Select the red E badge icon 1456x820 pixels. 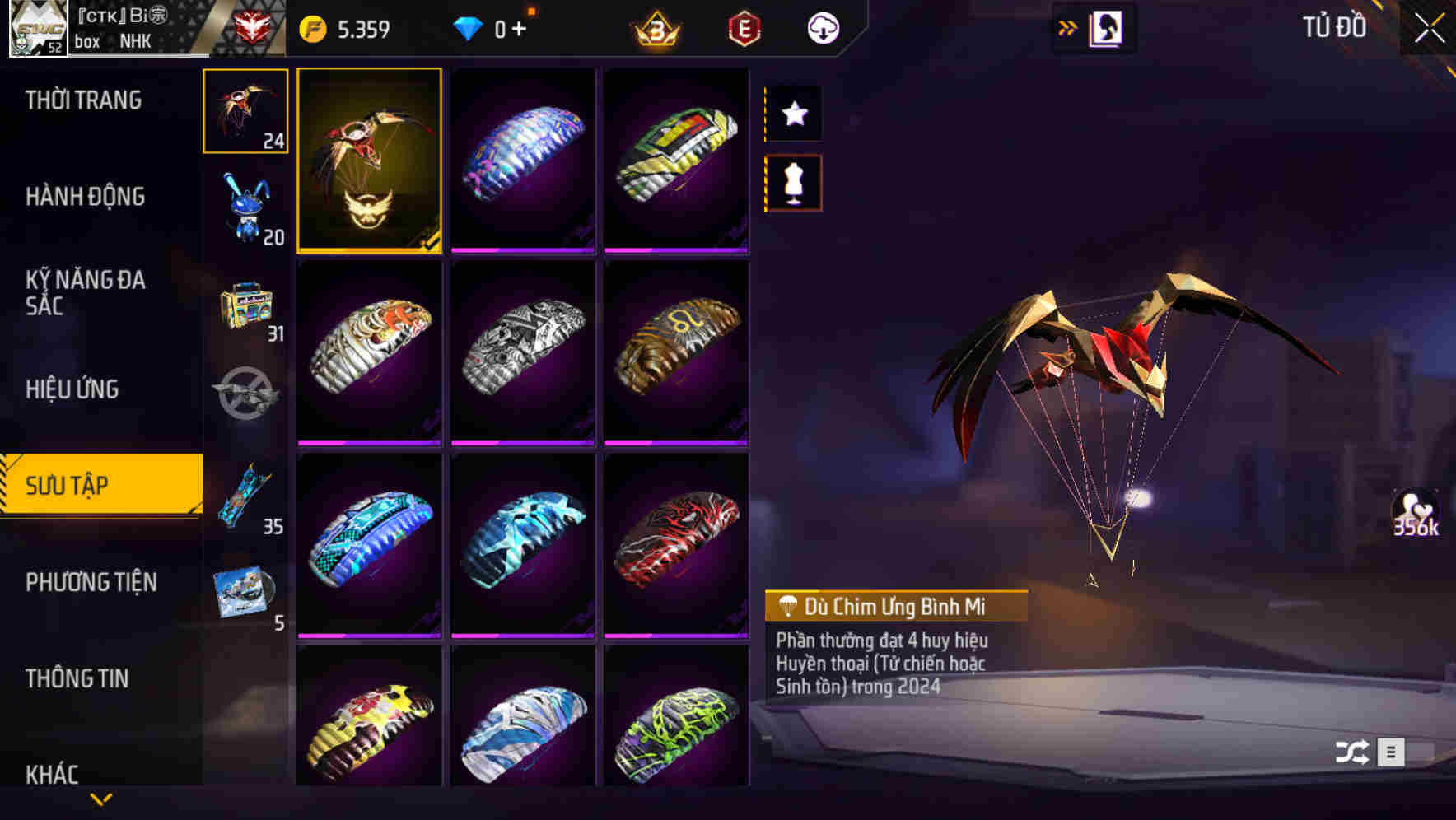coord(743,29)
